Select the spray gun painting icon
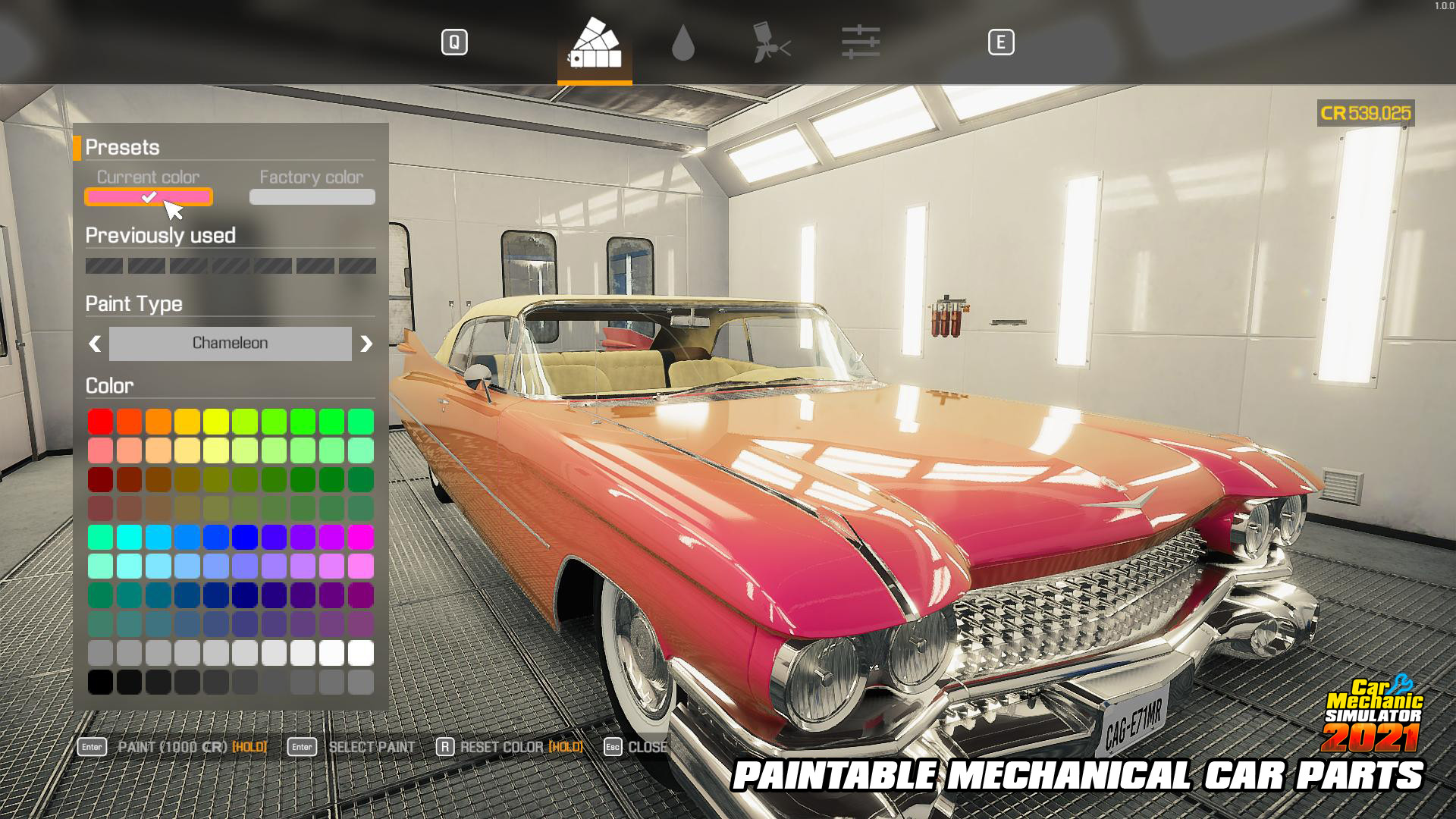1456x819 pixels. tap(773, 43)
